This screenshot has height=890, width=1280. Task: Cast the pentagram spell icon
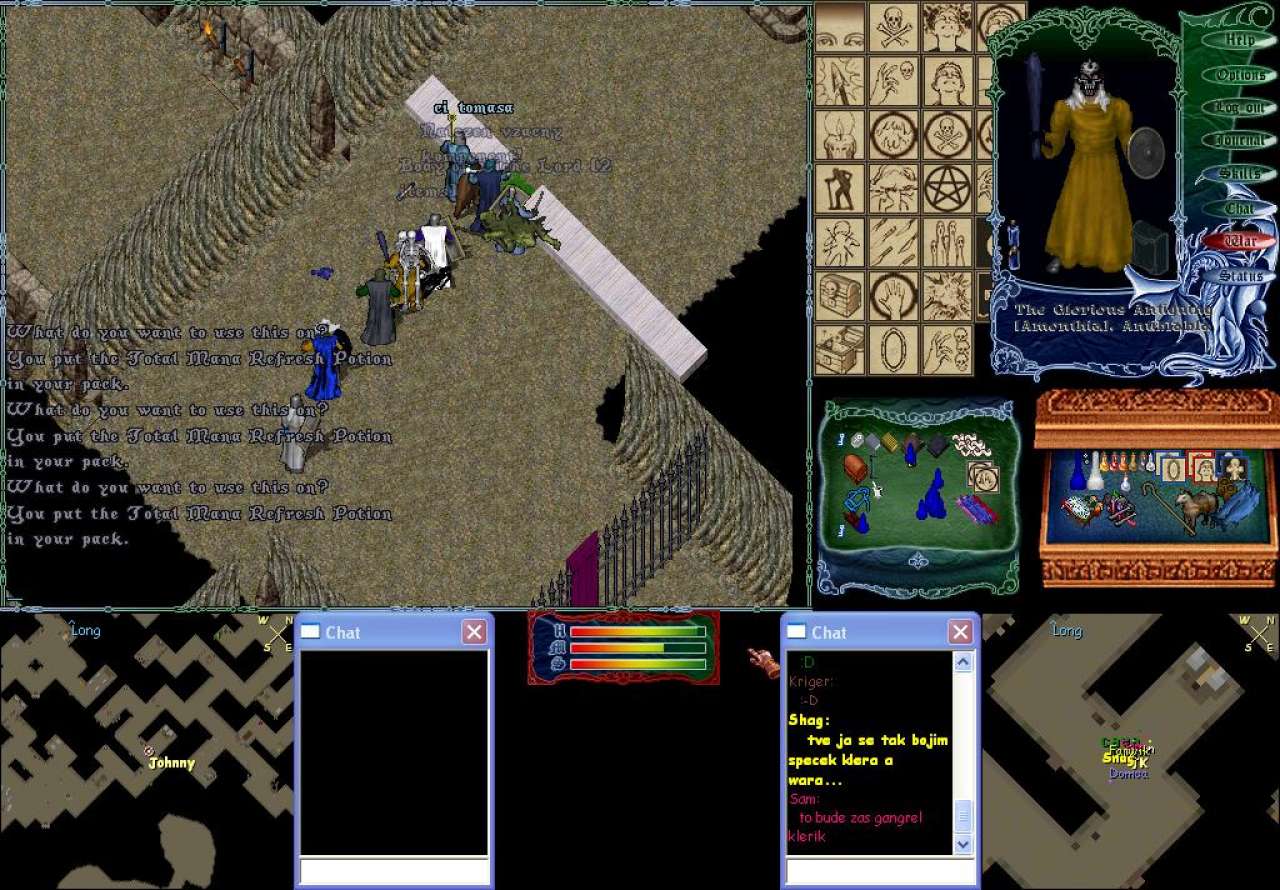(947, 188)
